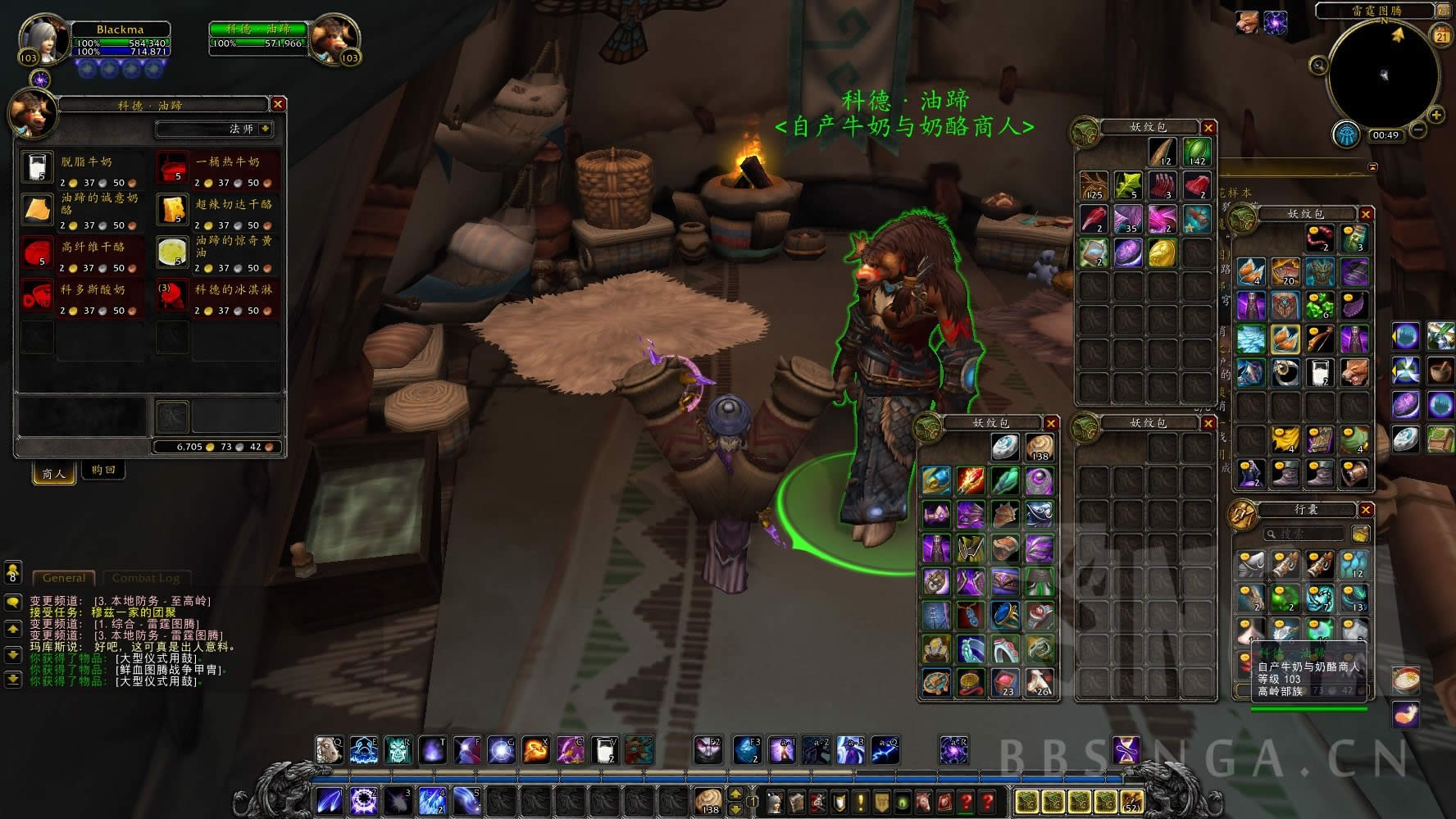Image resolution: width=1456 pixels, height=819 pixels.
Task: Open the General chat tab
Action: tap(64, 578)
